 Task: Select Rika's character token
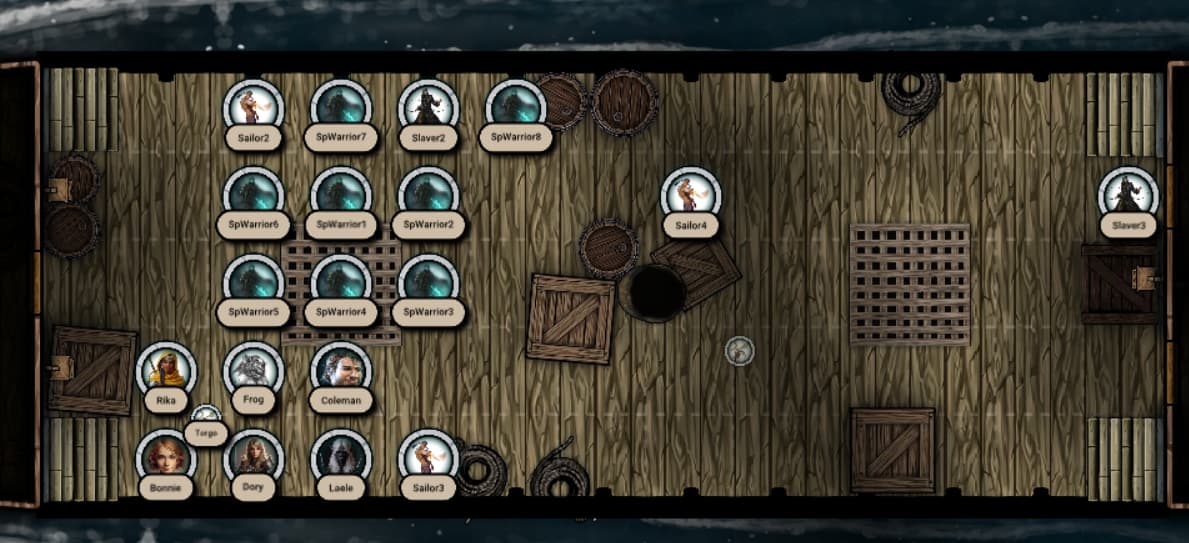[166, 371]
